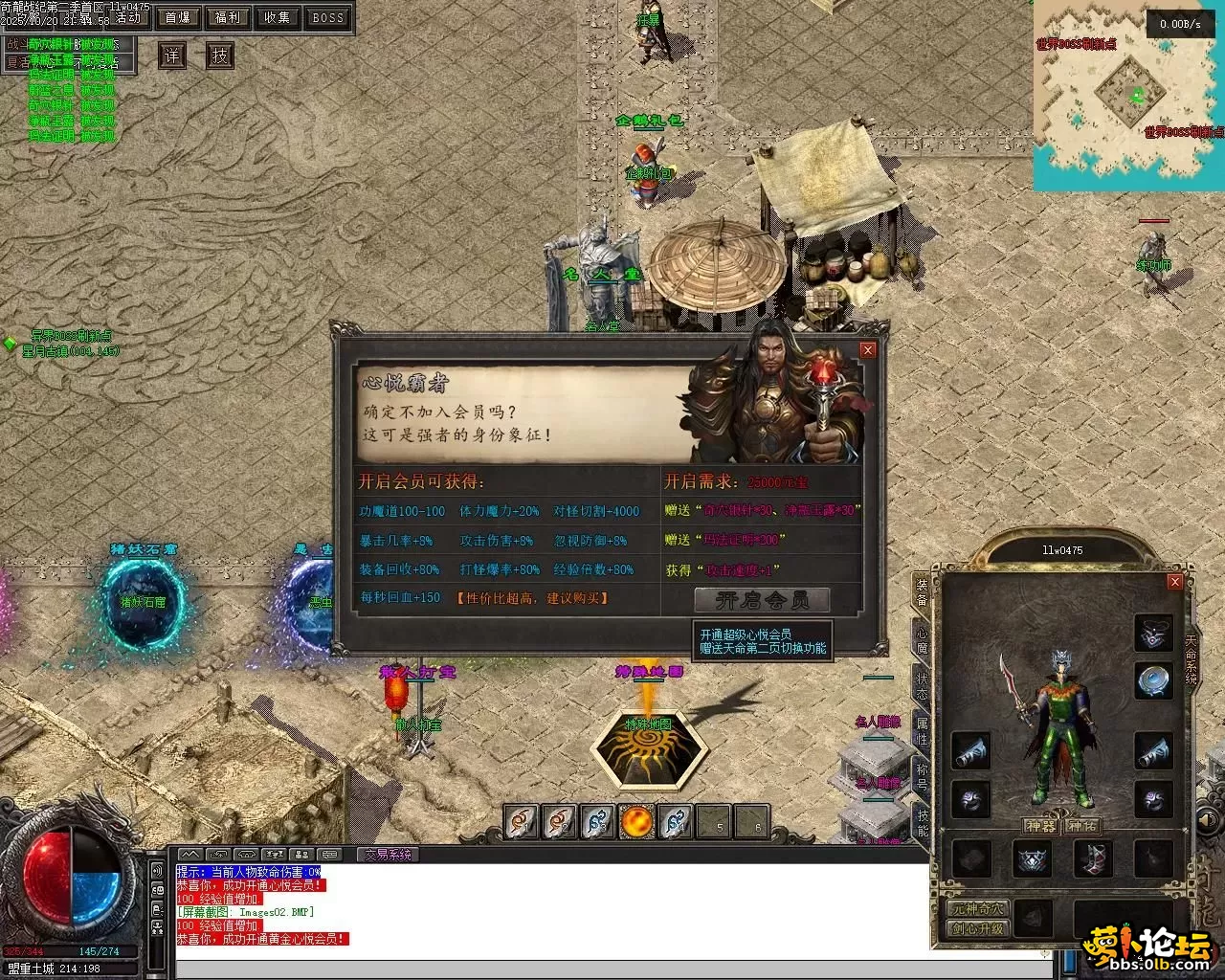This screenshot has width=1225, height=980.
Task: Click the 详 details button
Action: pos(171,56)
